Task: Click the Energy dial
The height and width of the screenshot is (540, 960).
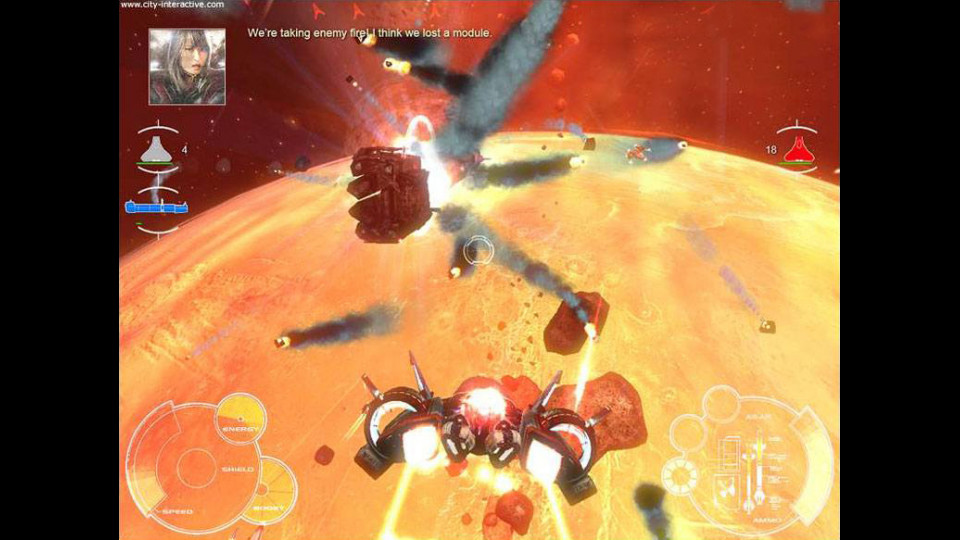Action: pos(241,420)
